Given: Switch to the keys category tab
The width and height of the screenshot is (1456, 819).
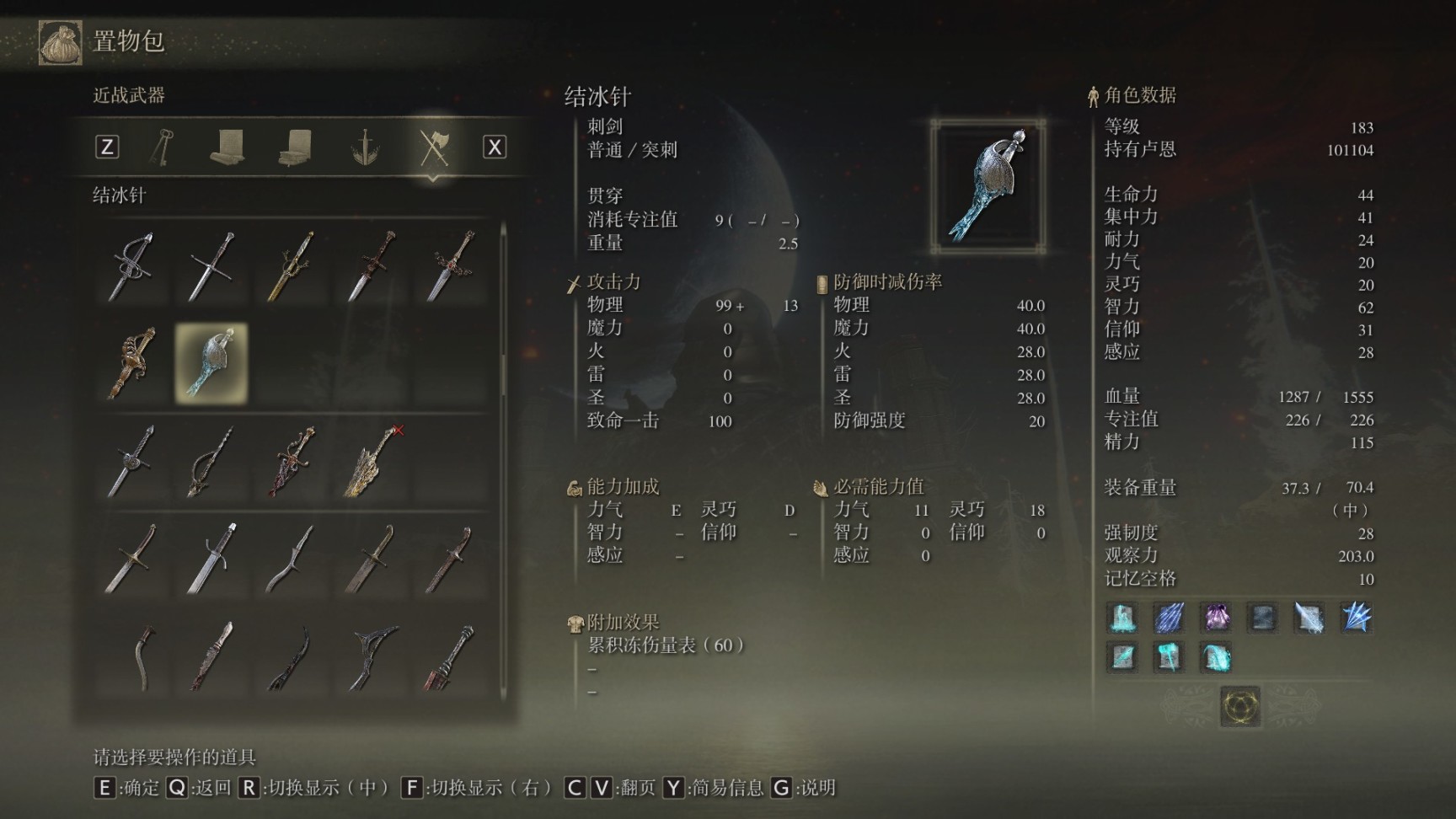Looking at the screenshot, I should click(162, 147).
